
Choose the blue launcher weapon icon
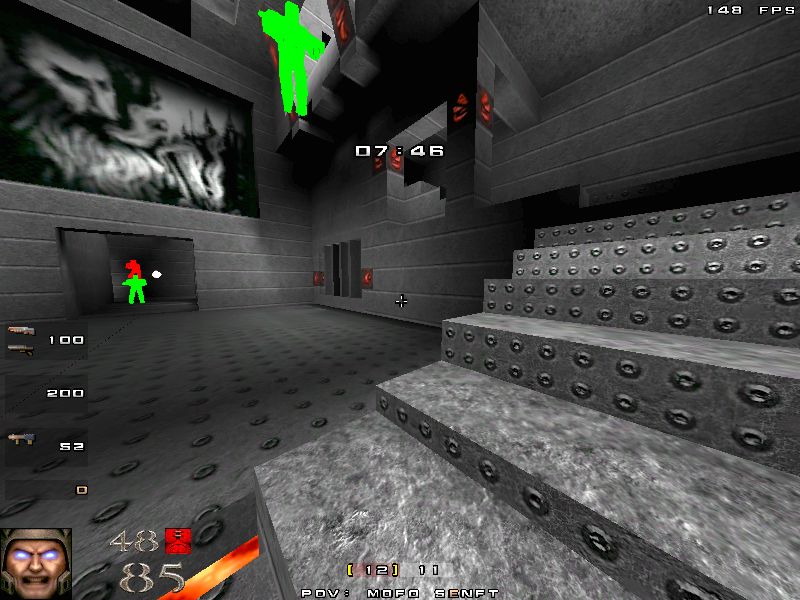[20, 438]
